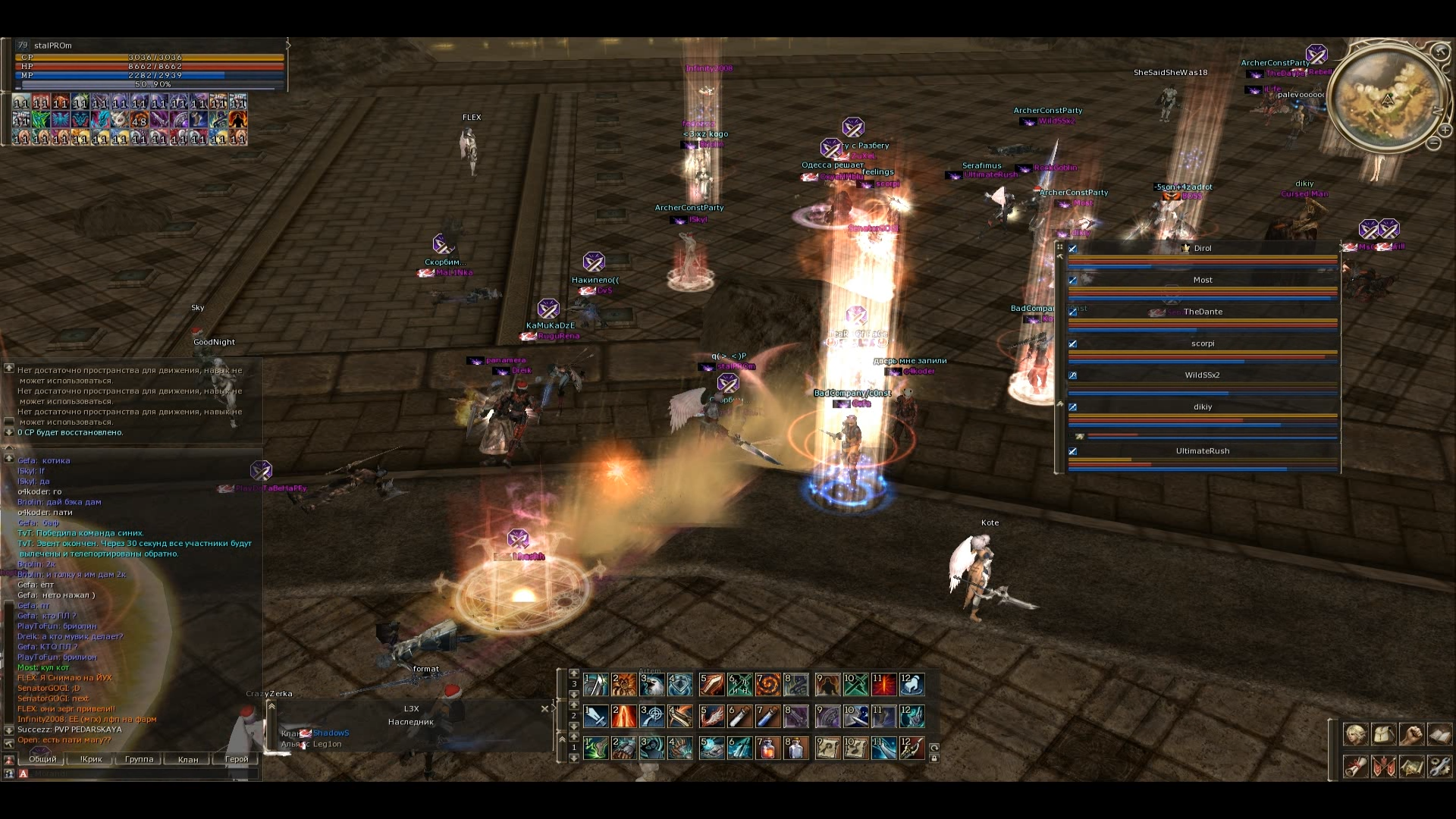Switch to the Общий chat tab

point(42,759)
